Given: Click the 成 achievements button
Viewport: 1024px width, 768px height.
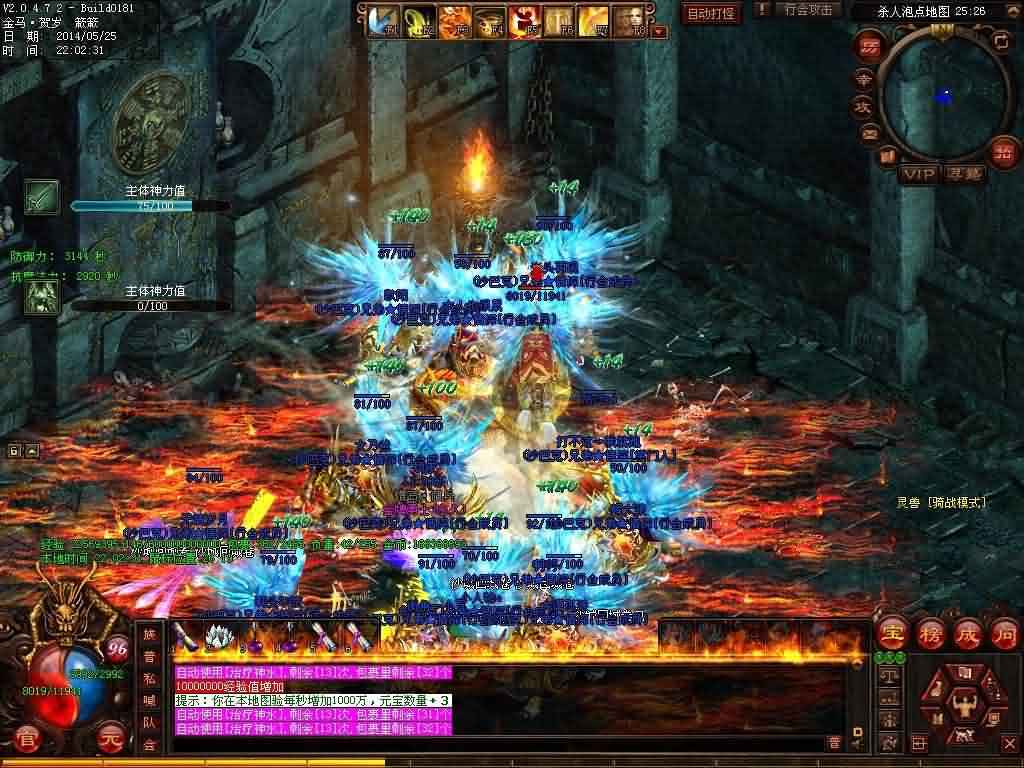Looking at the screenshot, I should pos(968,634).
